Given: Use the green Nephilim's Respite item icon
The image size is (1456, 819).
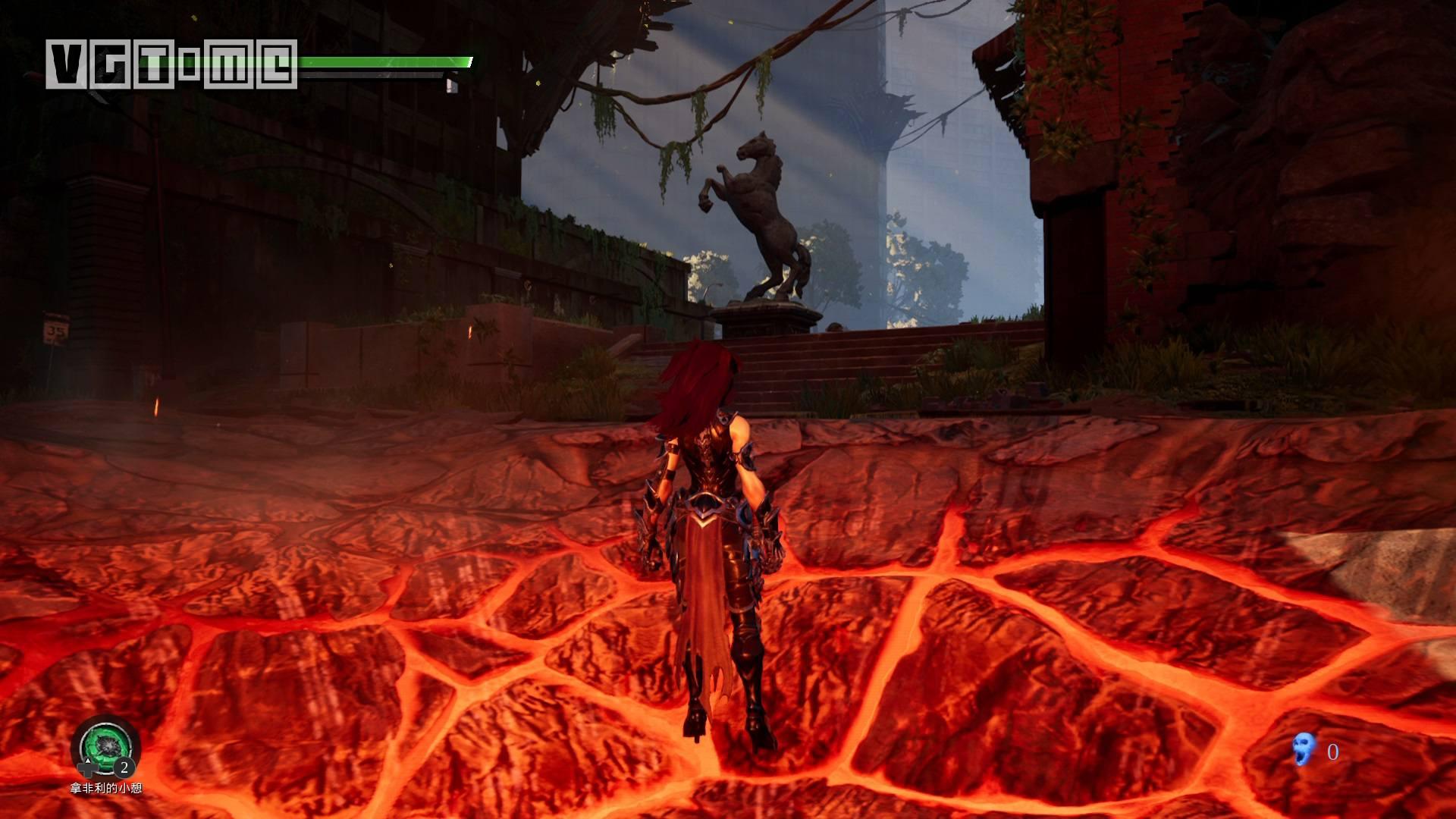Looking at the screenshot, I should coord(105,746).
